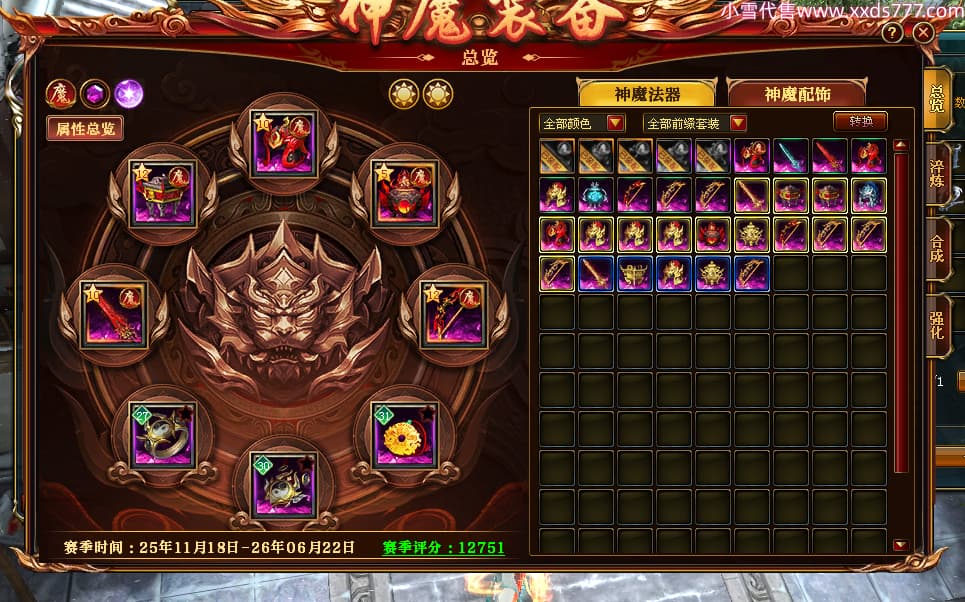The height and width of the screenshot is (602, 965).
Task: Open the question-mark help button
Action: [893, 32]
